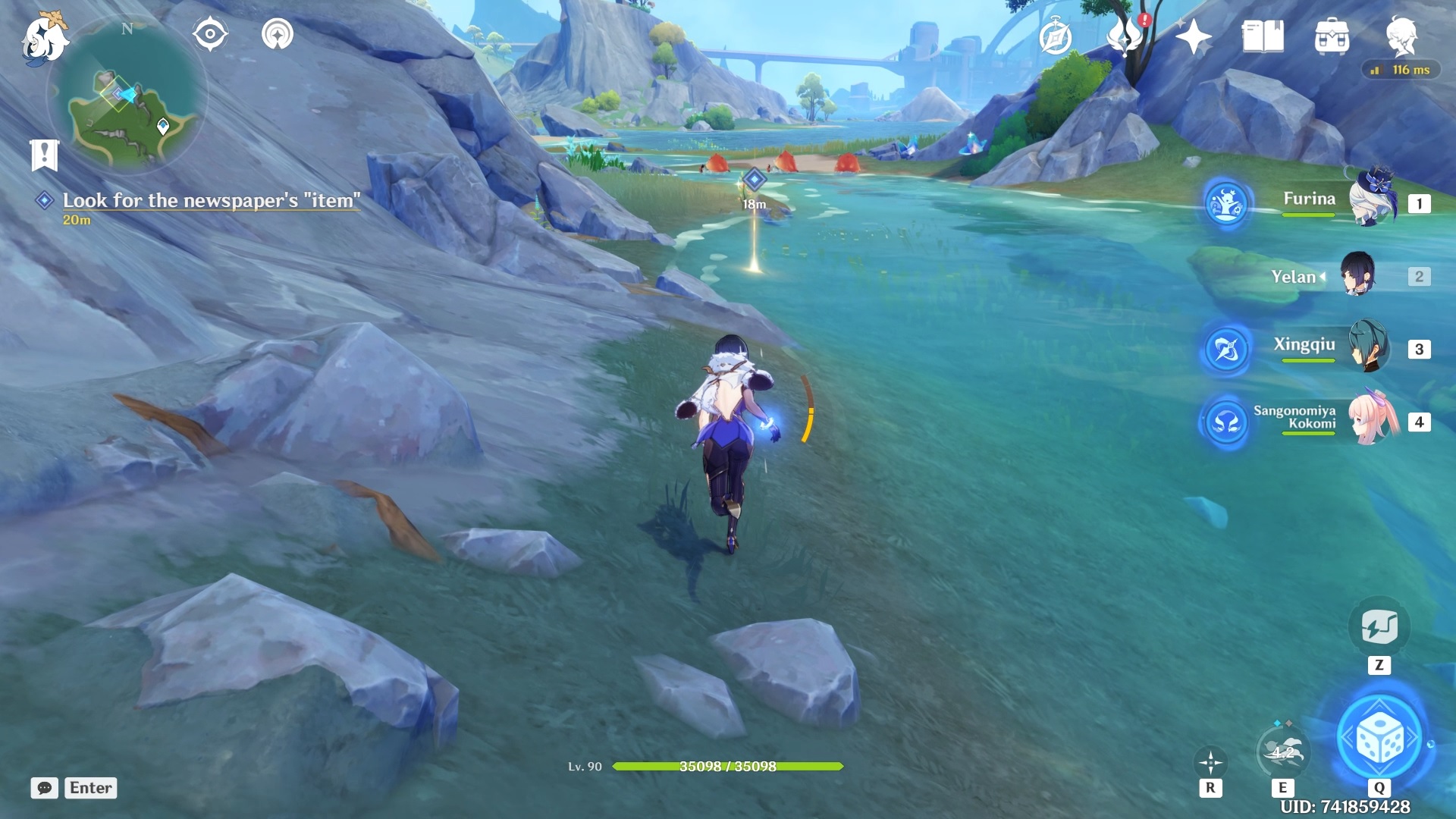
Task: Open the inventory backpack icon
Action: tap(1332, 36)
